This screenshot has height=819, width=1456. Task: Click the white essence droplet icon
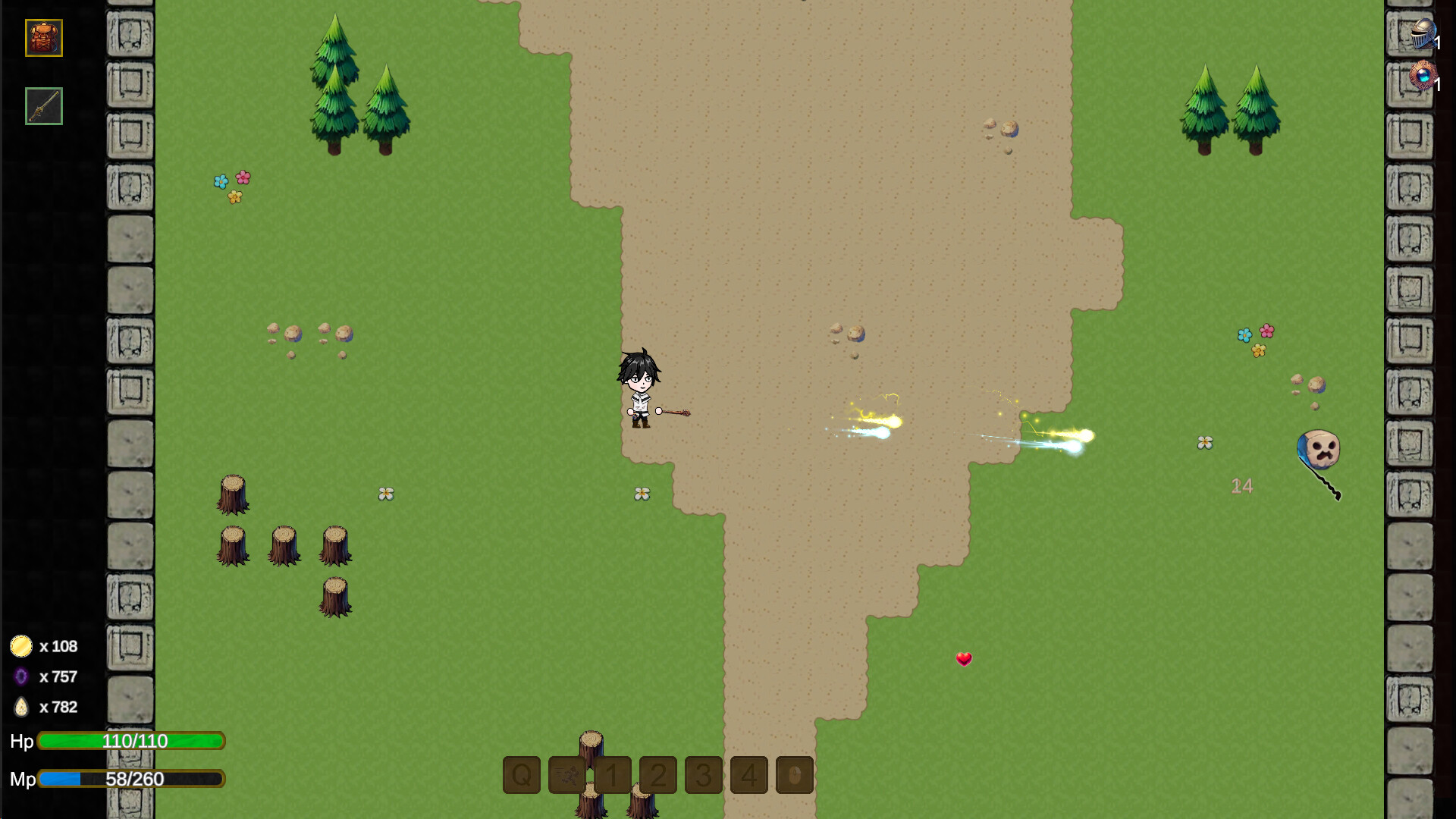click(20, 707)
